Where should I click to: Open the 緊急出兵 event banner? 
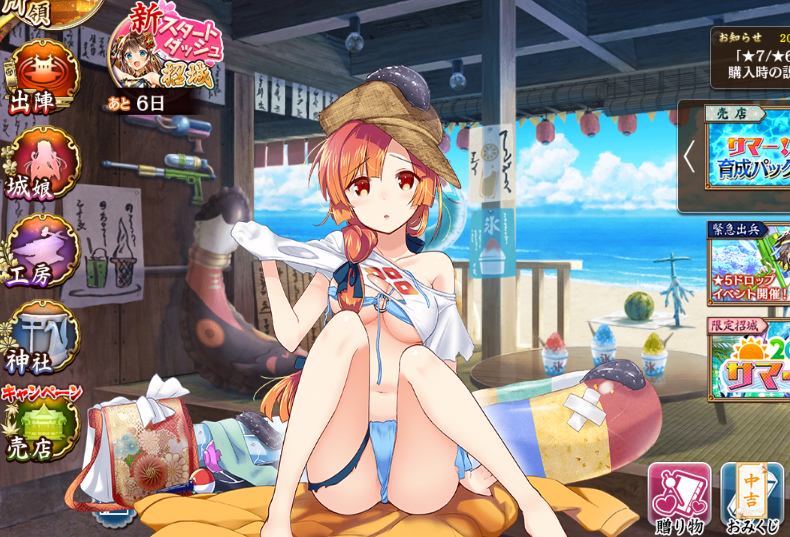748,263
